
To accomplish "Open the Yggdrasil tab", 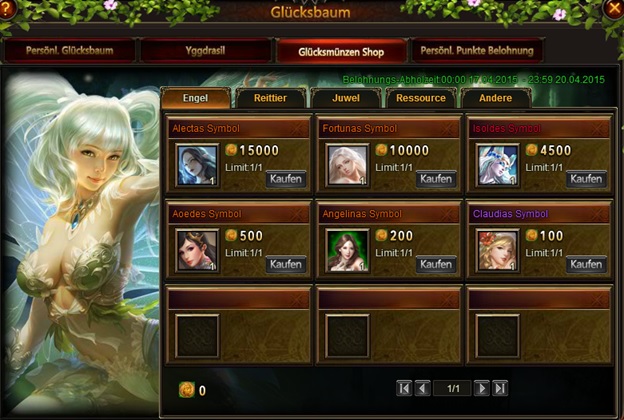I will point(204,50).
